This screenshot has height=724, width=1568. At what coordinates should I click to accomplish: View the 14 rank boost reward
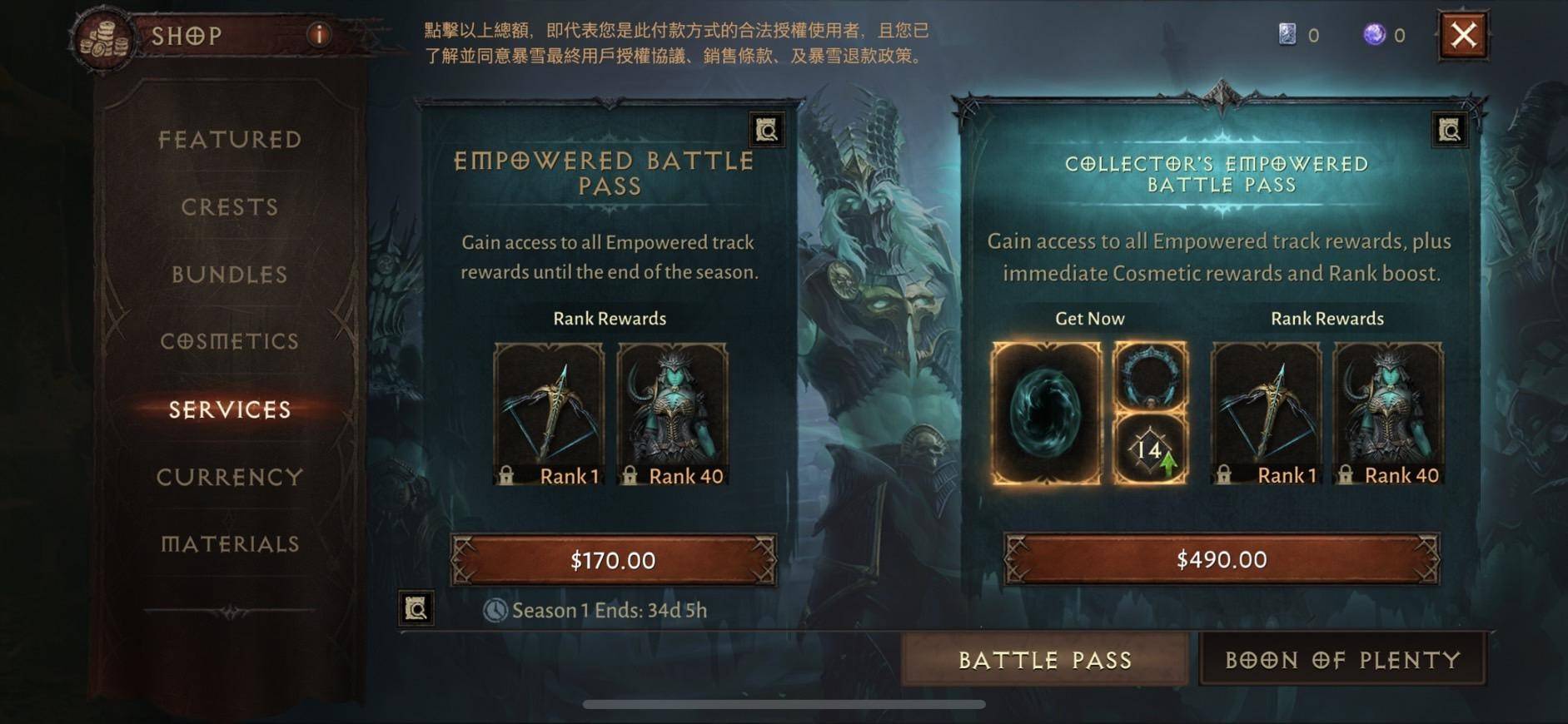point(1151,450)
